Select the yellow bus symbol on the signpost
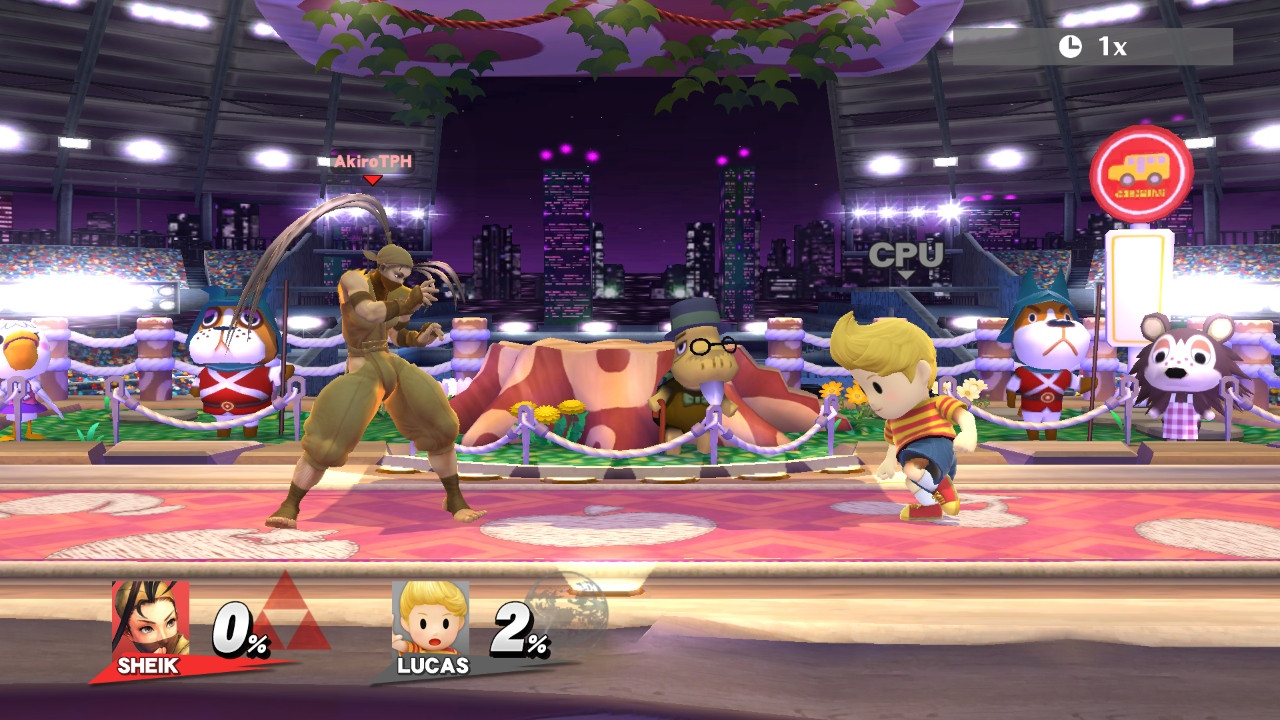1280x720 pixels. coord(1140,168)
